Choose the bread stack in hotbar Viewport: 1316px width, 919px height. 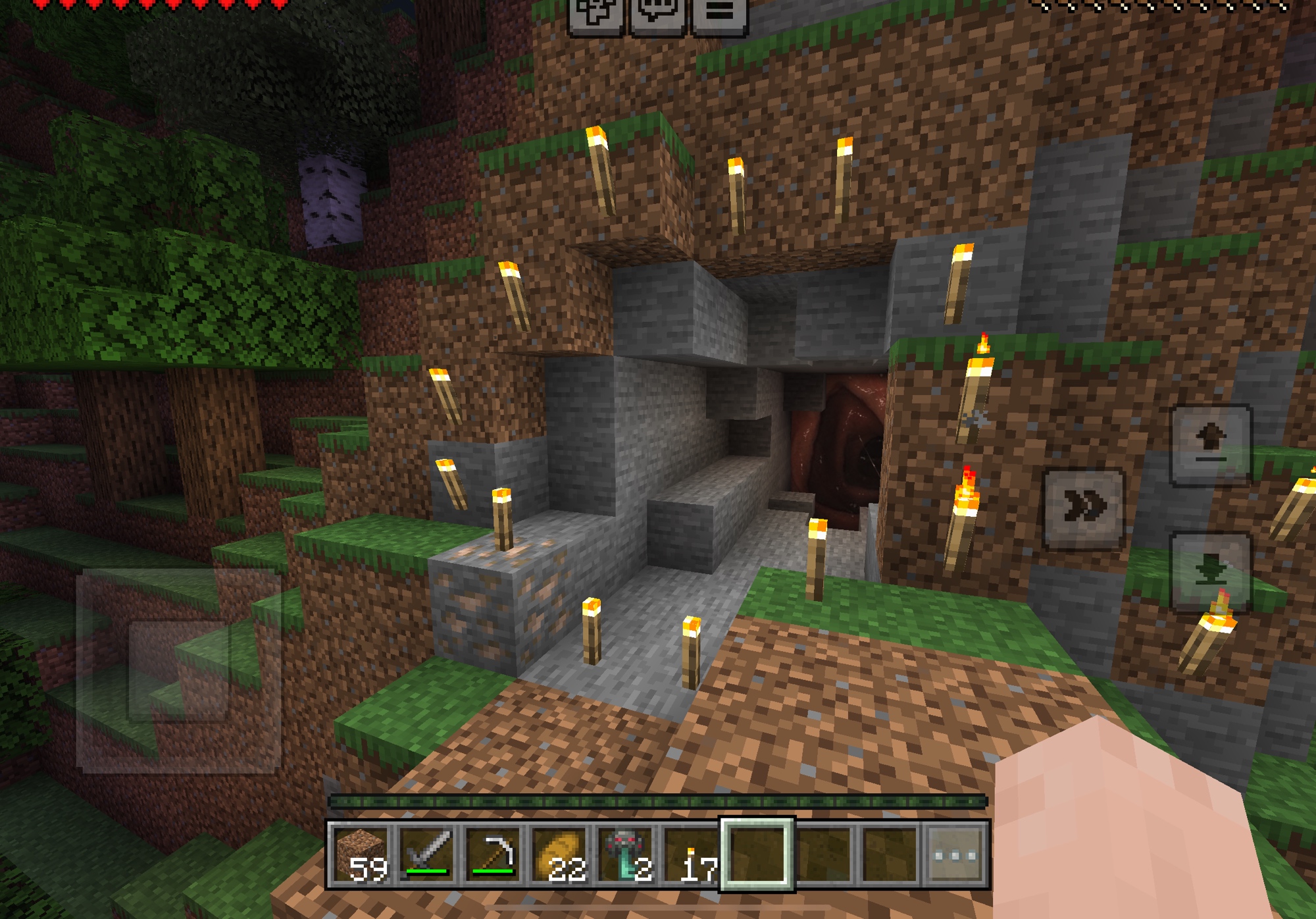pyautogui.click(x=559, y=855)
